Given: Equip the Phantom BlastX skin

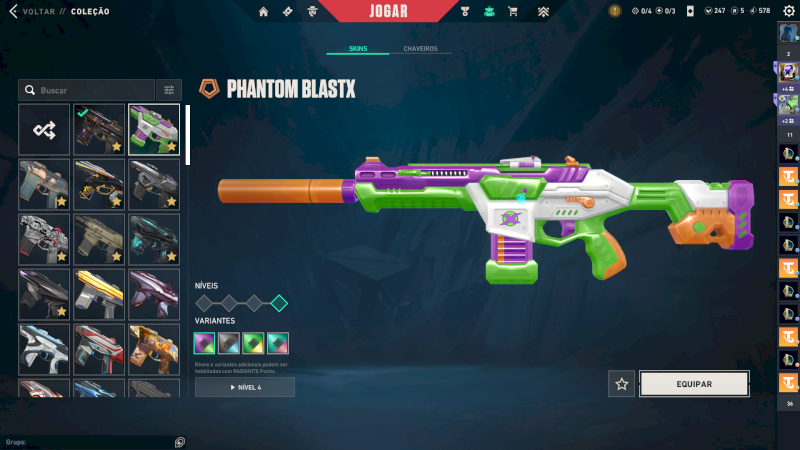Looking at the screenshot, I should 694,383.
